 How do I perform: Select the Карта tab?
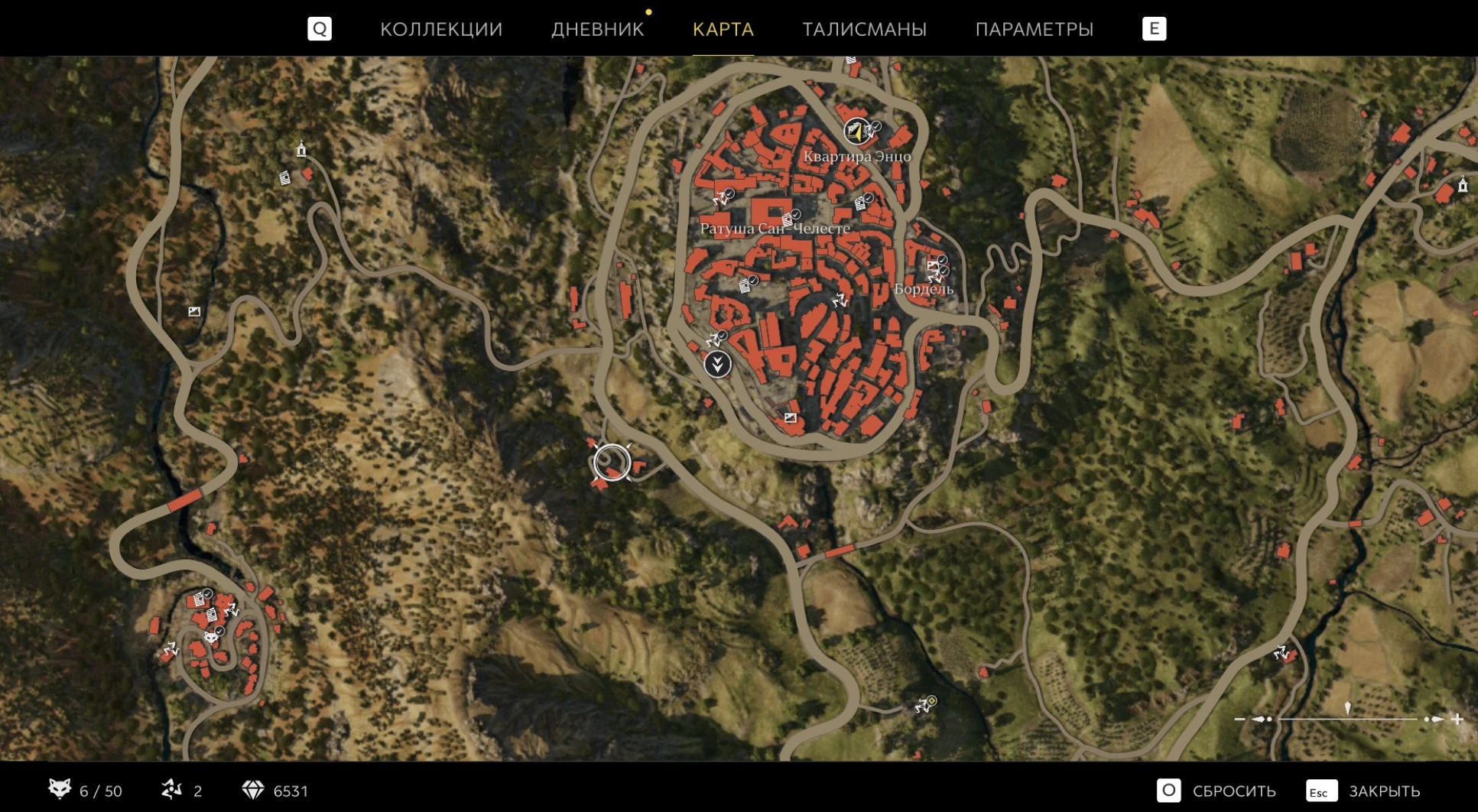[x=723, y=29]
